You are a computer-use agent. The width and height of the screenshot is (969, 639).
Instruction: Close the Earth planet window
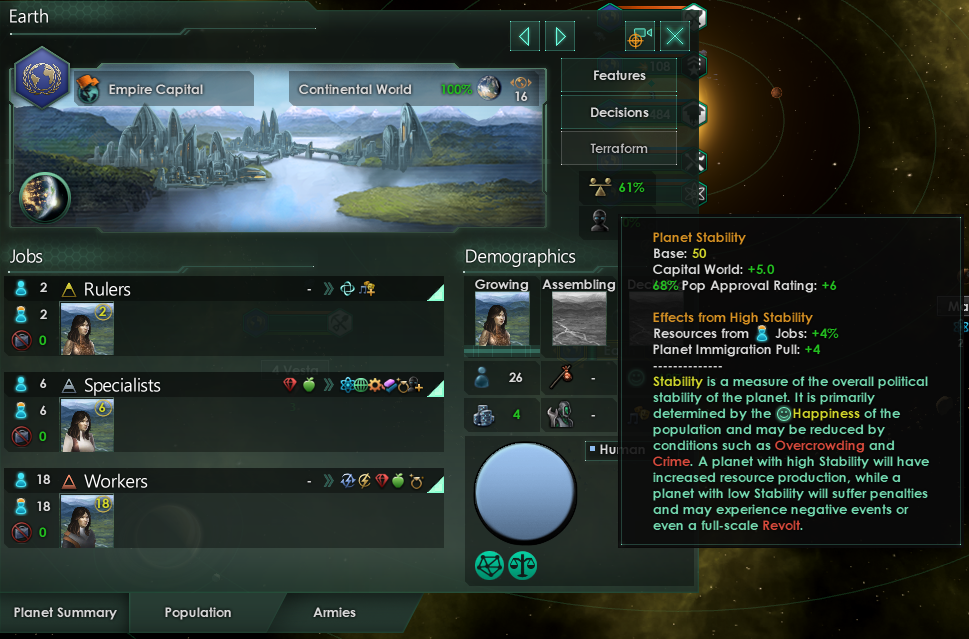coord(676,37)
